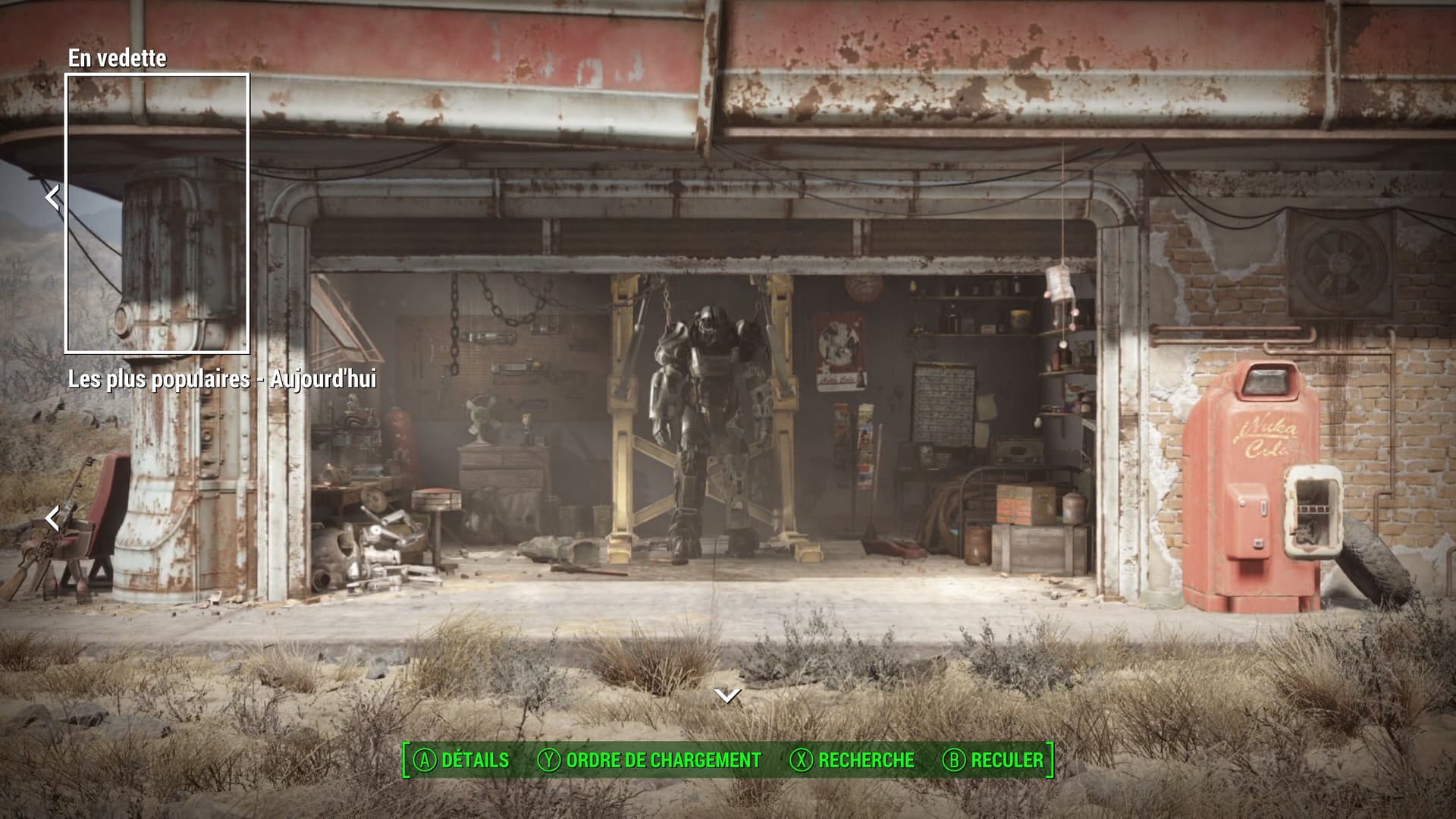The width and height of the screenshot is (1456, 819).
Task: Click left arrow of Les plus populaires row
Action: [x=52, y=519]
